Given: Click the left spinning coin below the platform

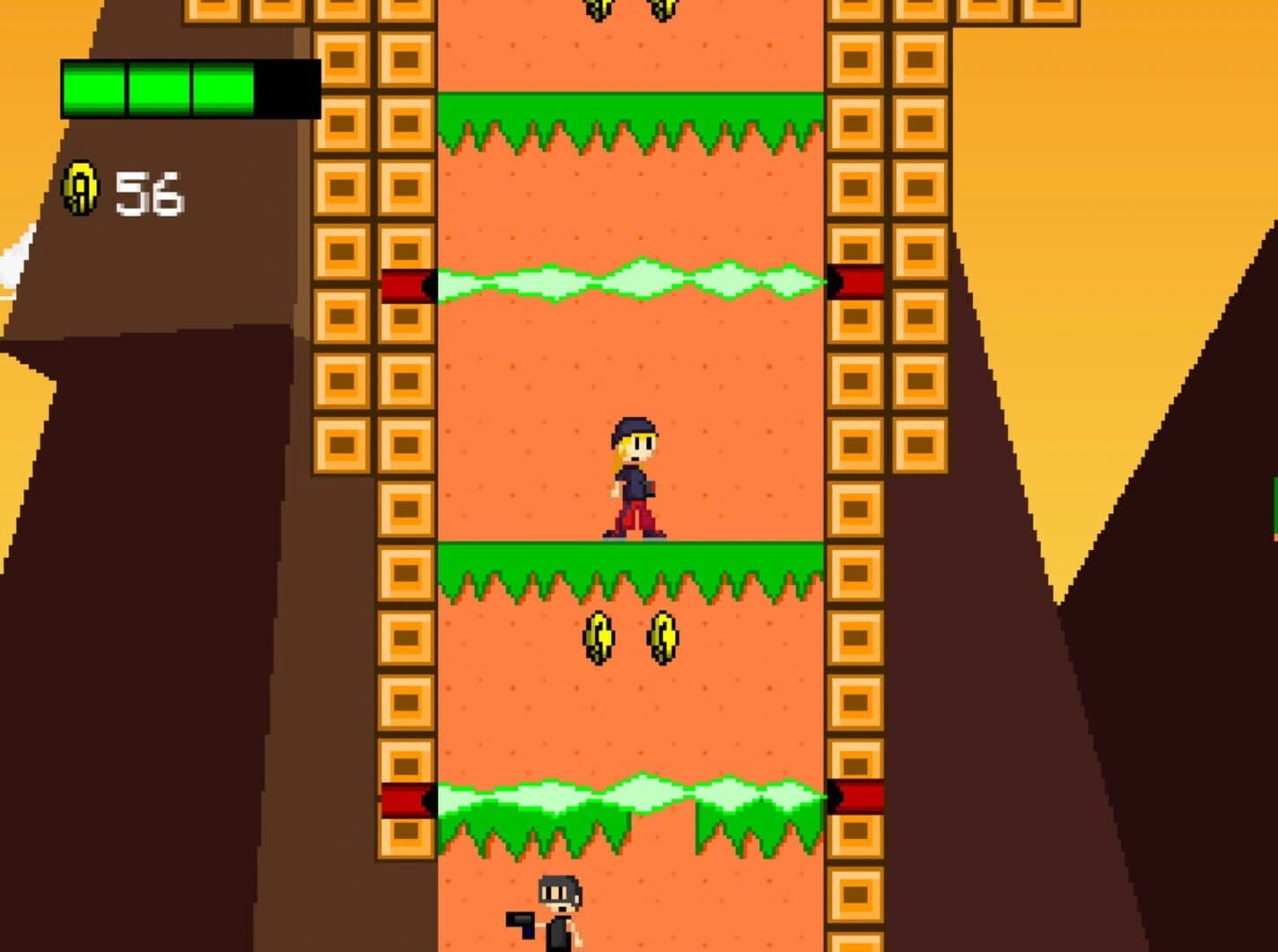Looking at the screenshot, I should 598,637.
